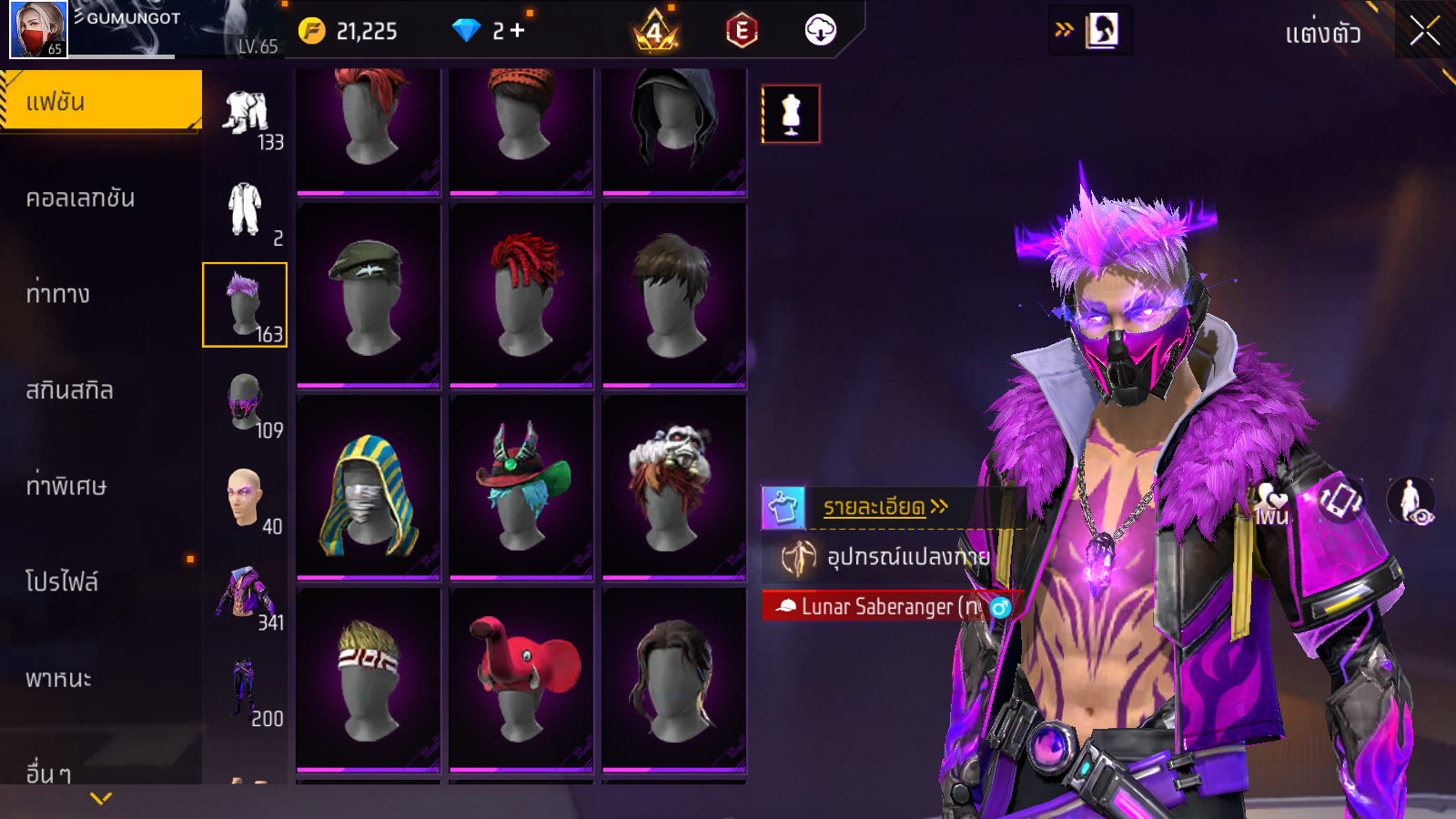Select the pants category showing 200
This screenshot has width=1456, height=819.
(x=246, y=692)
